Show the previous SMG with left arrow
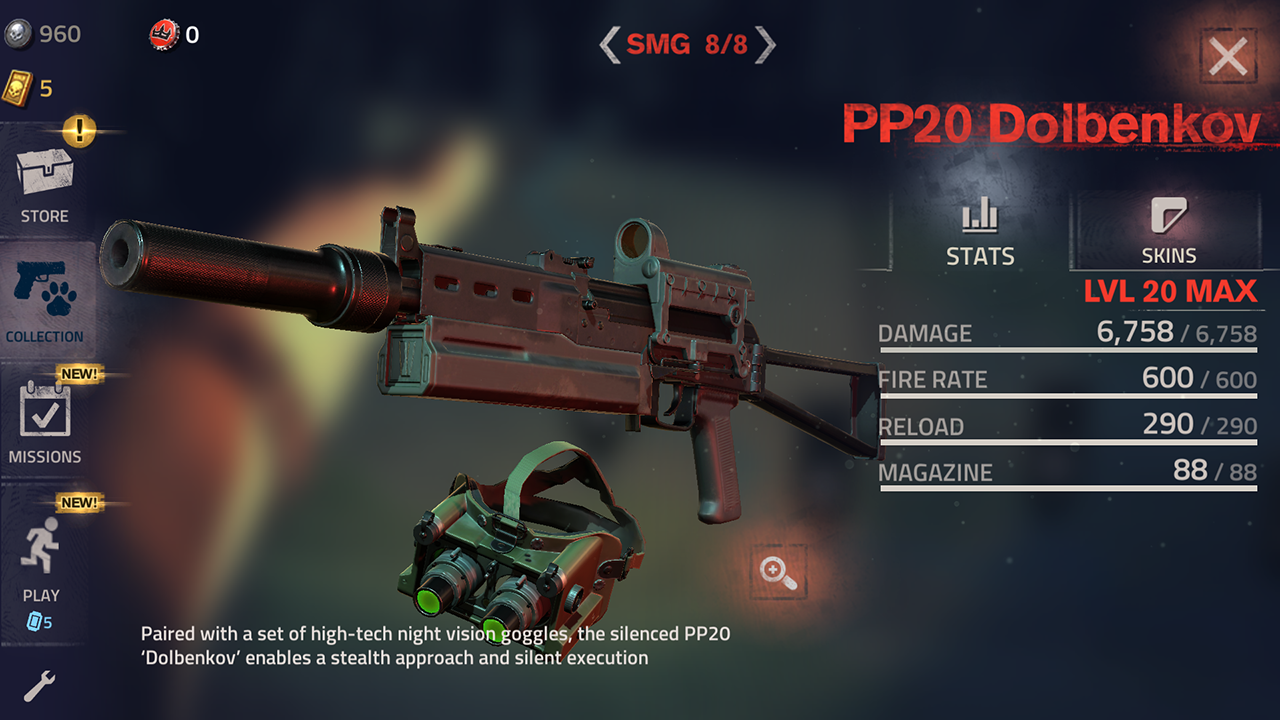 (x=609, y=44)
